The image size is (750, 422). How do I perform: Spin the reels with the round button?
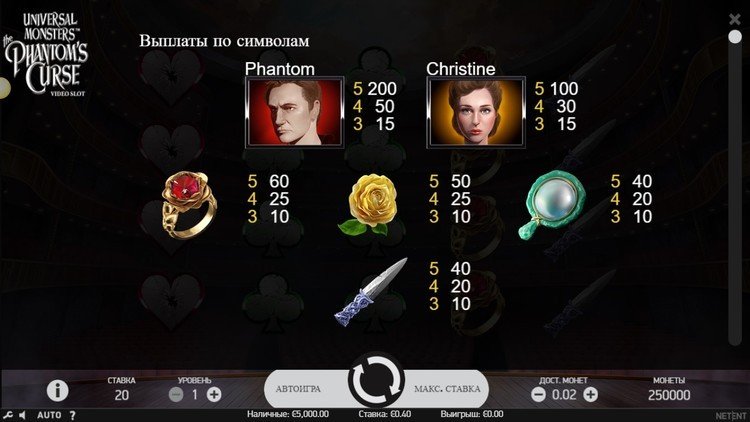375,387
